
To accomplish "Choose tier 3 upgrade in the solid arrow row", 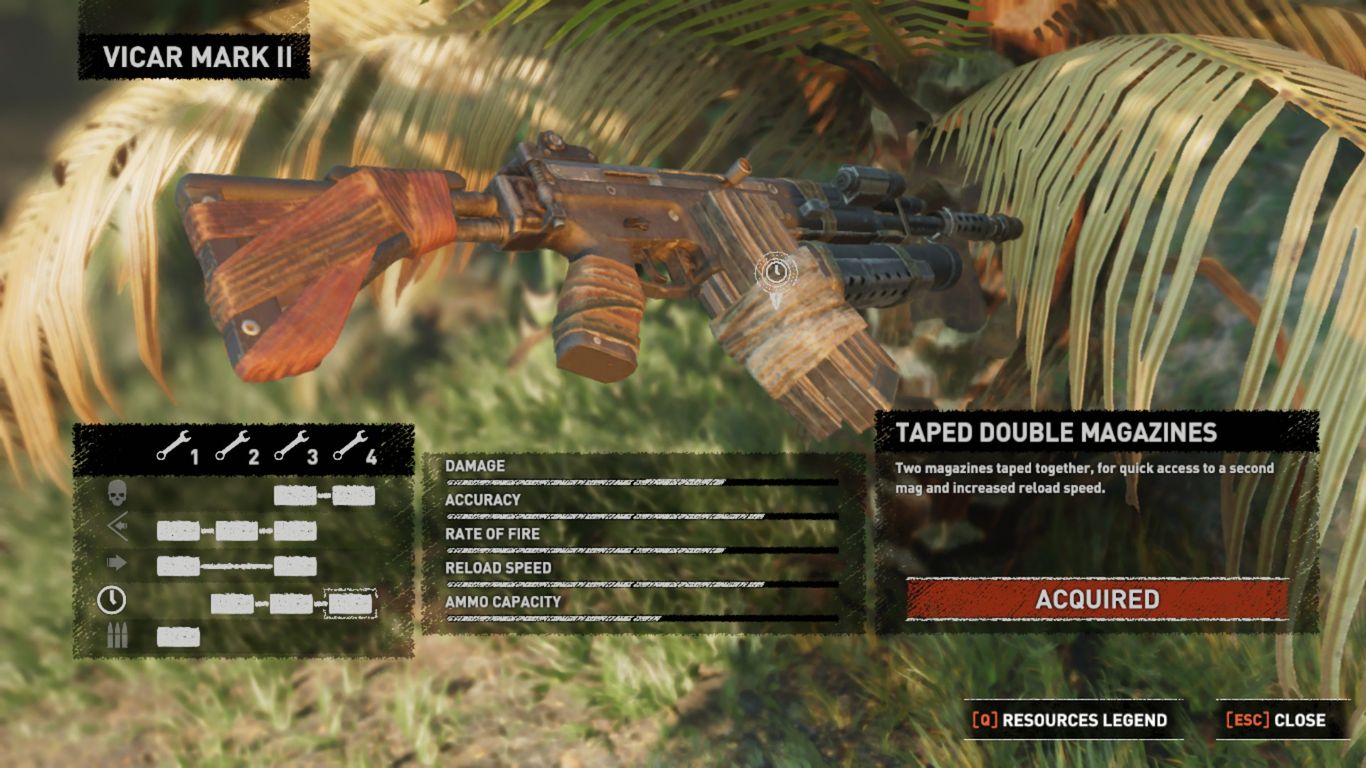I will 295,566.
